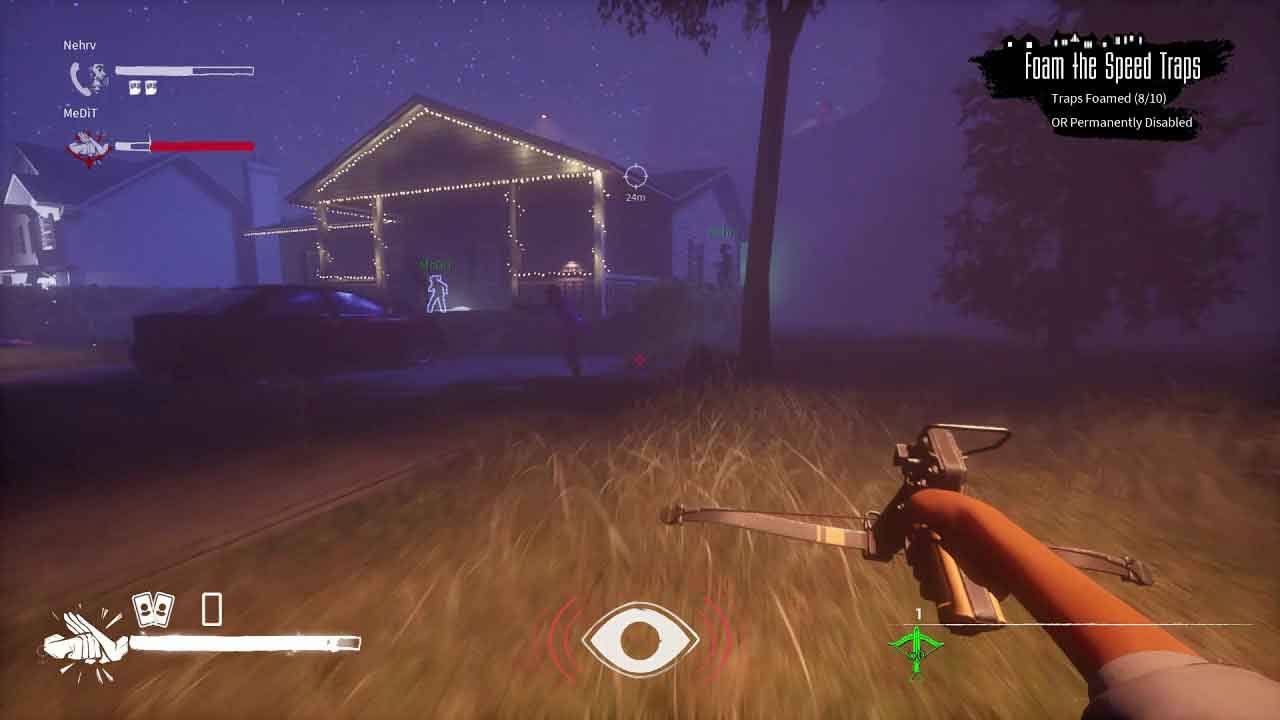Viewport: 1280px width, 720px height.
Task: Select the green crossbow weapon icon
Action: click(916, 648)
